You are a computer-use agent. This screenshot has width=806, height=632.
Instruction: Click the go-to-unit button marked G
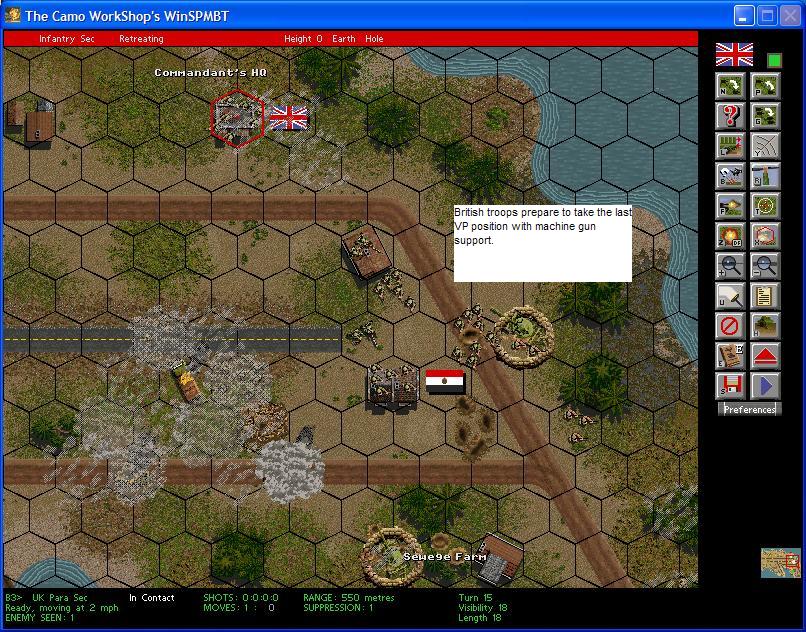tap(765, 116)
